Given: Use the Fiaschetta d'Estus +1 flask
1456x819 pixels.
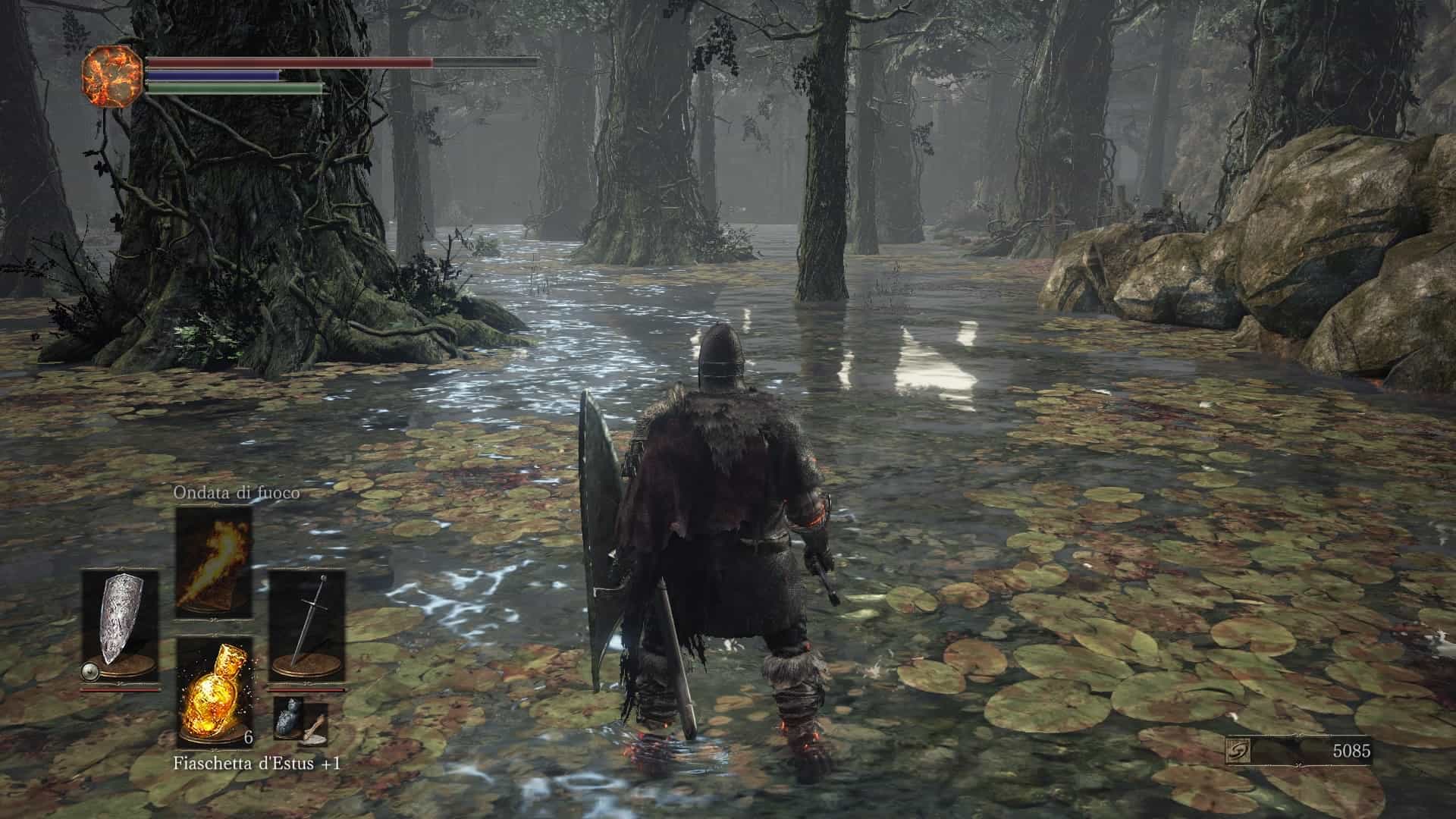Looking at the screenshot, I should click(214, 692).
